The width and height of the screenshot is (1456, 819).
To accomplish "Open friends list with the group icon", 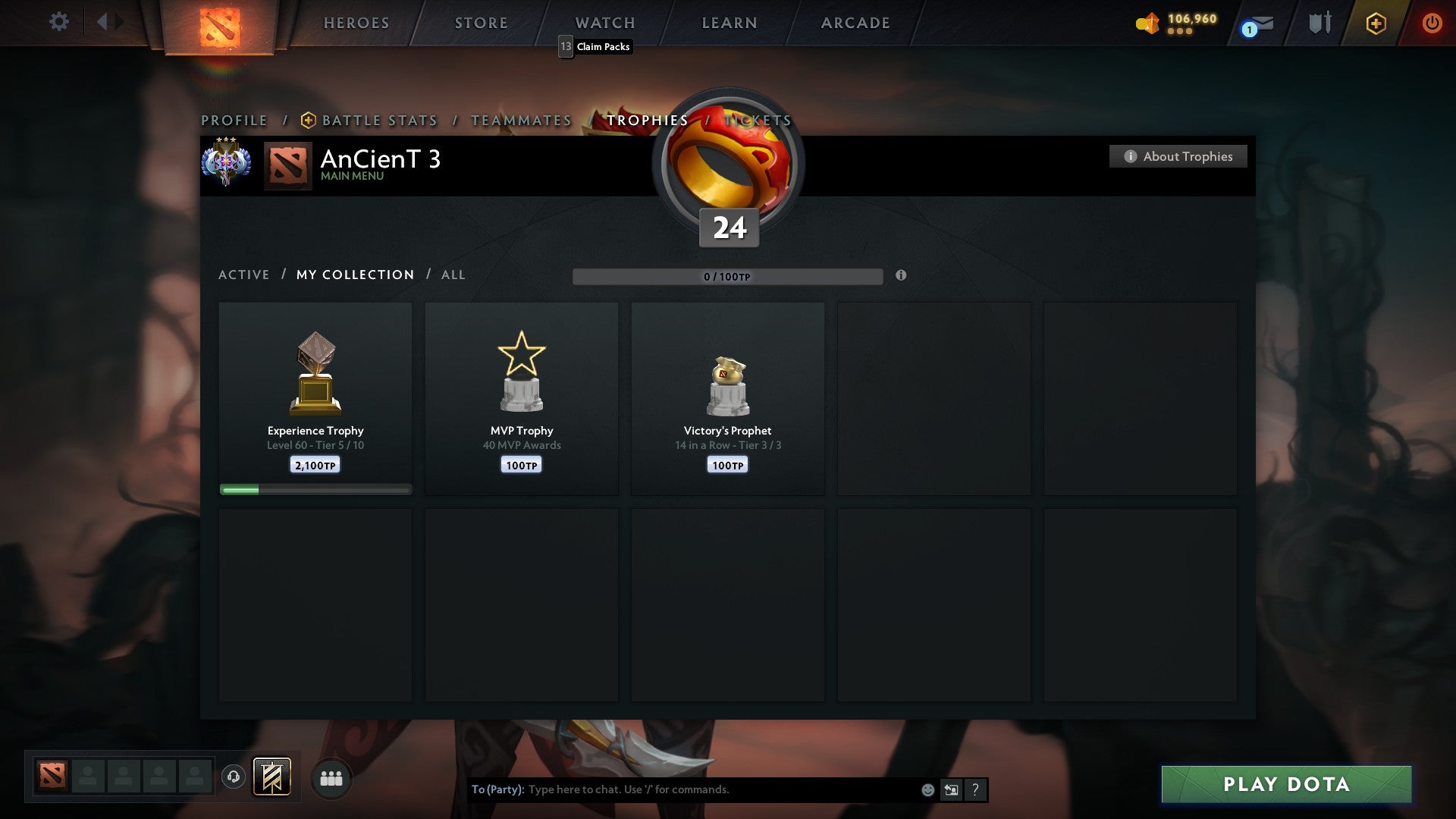I will [x=331, y=777].
